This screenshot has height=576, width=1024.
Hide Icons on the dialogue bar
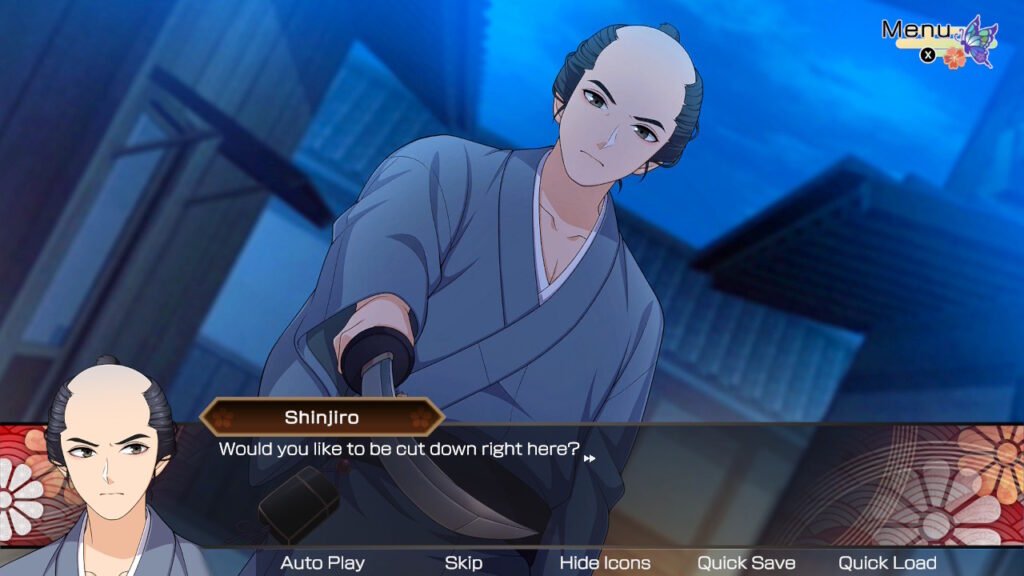[x=604, y=563]
